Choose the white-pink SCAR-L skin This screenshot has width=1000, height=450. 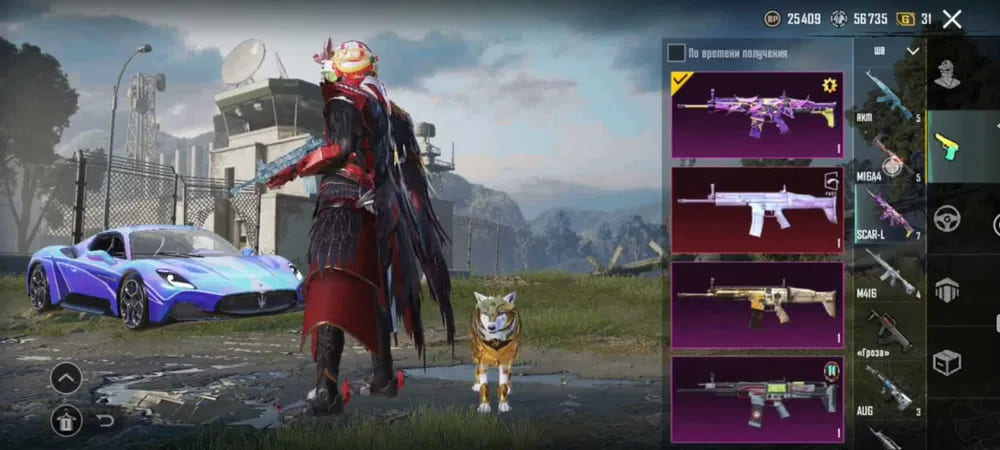click(x=756, y=208)
